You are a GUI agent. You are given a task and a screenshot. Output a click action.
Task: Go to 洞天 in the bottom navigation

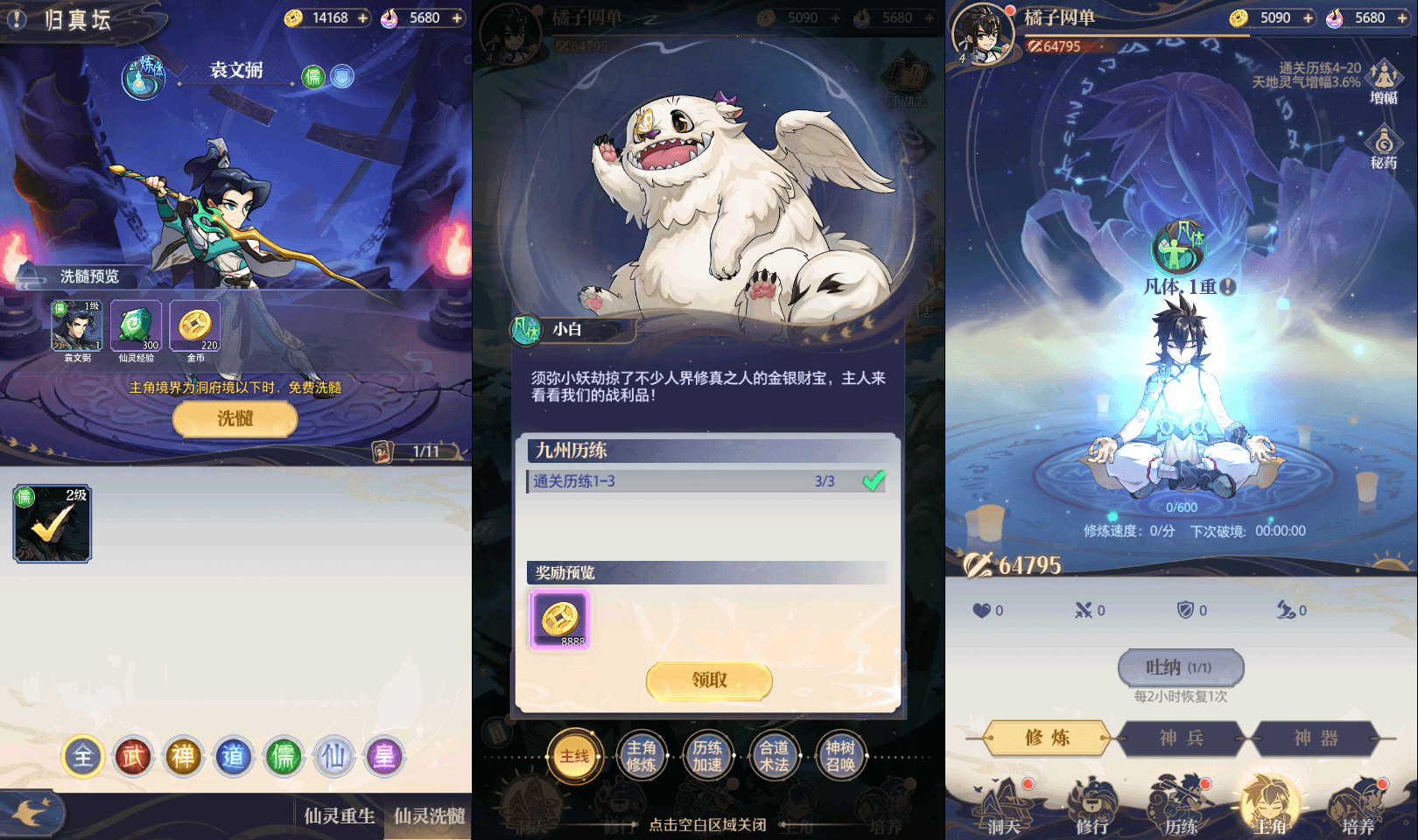click(x=1003, y=809)
